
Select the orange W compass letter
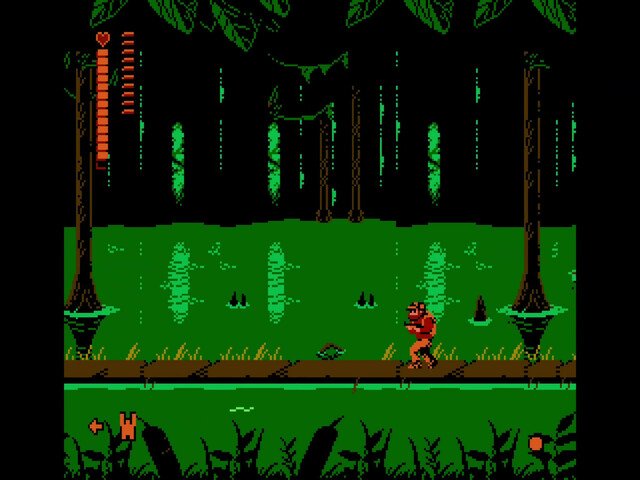(127, 426)
